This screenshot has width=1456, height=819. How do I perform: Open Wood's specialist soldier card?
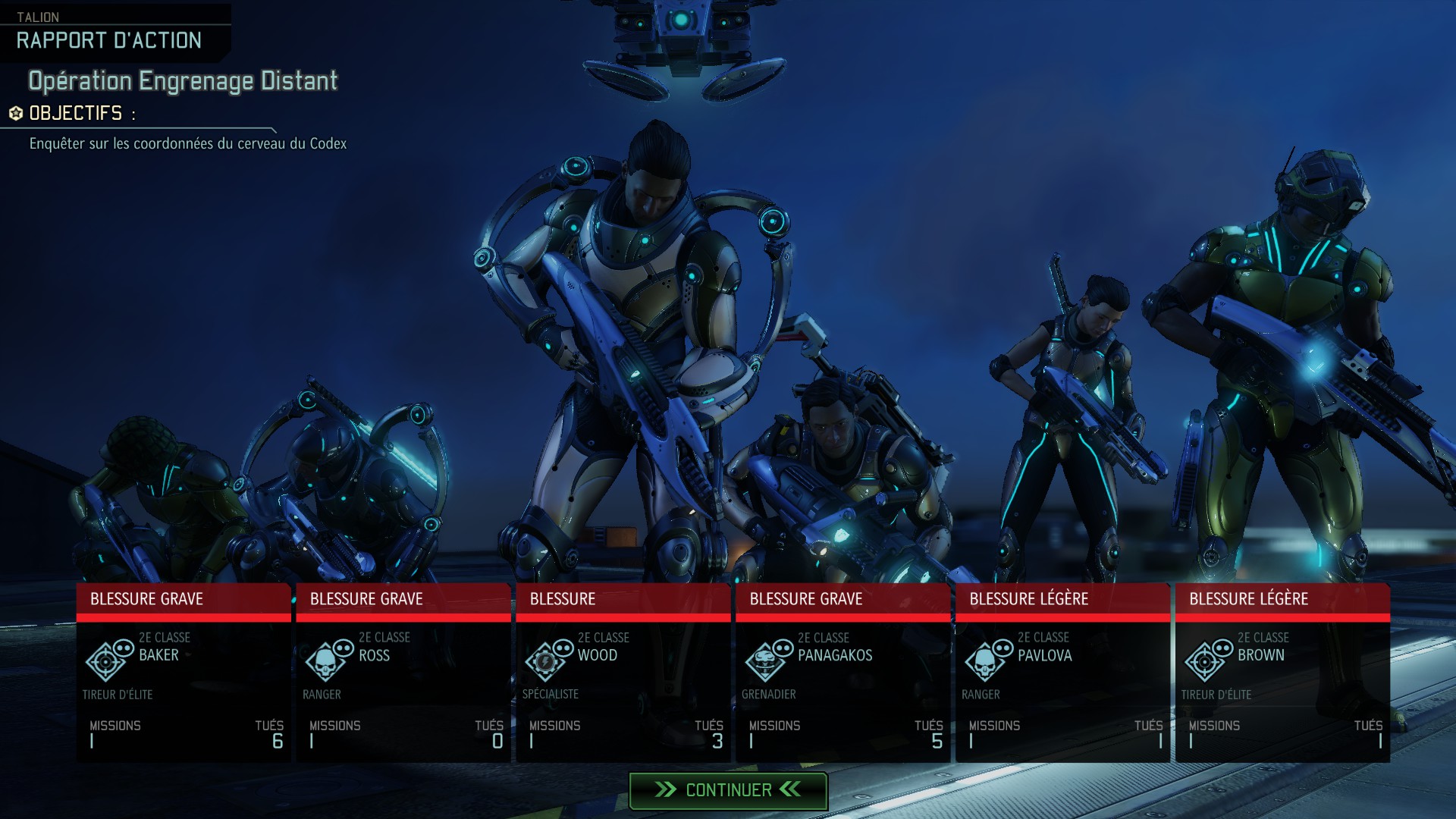[x=623, y=673]
